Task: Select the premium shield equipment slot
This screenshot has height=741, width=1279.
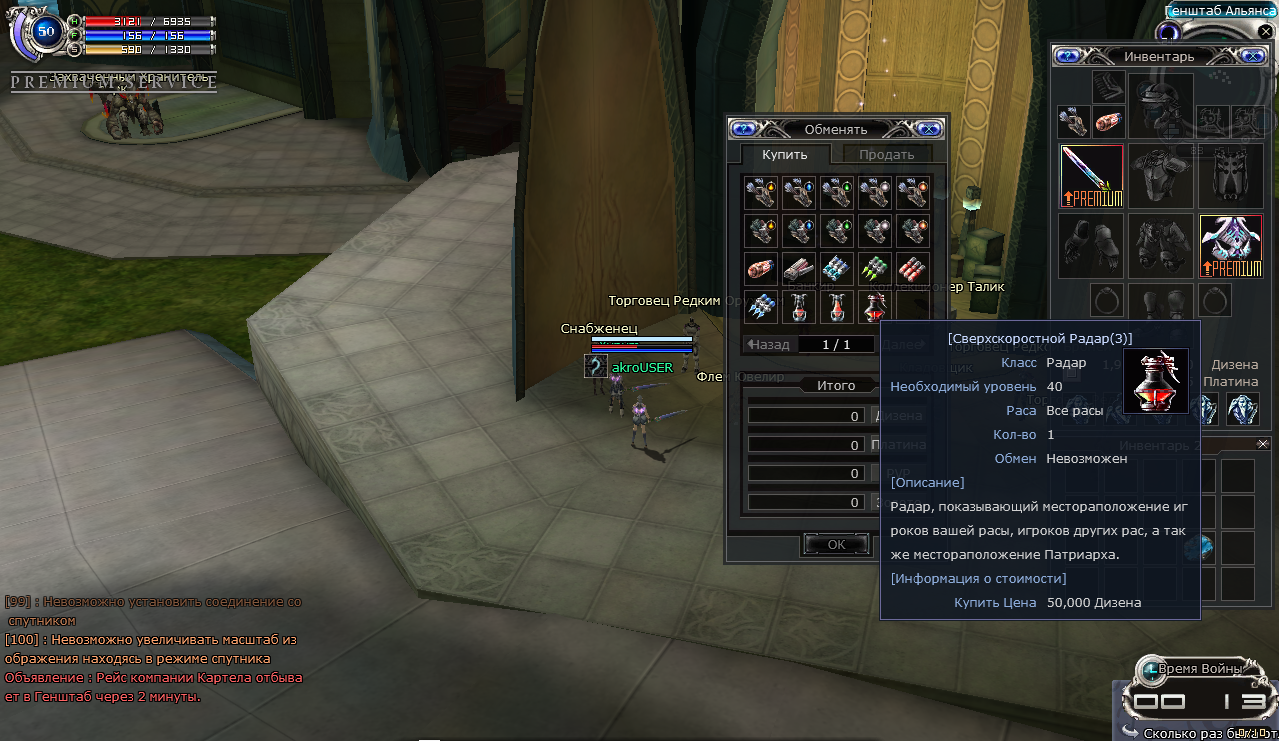Action: point(1230,245)
